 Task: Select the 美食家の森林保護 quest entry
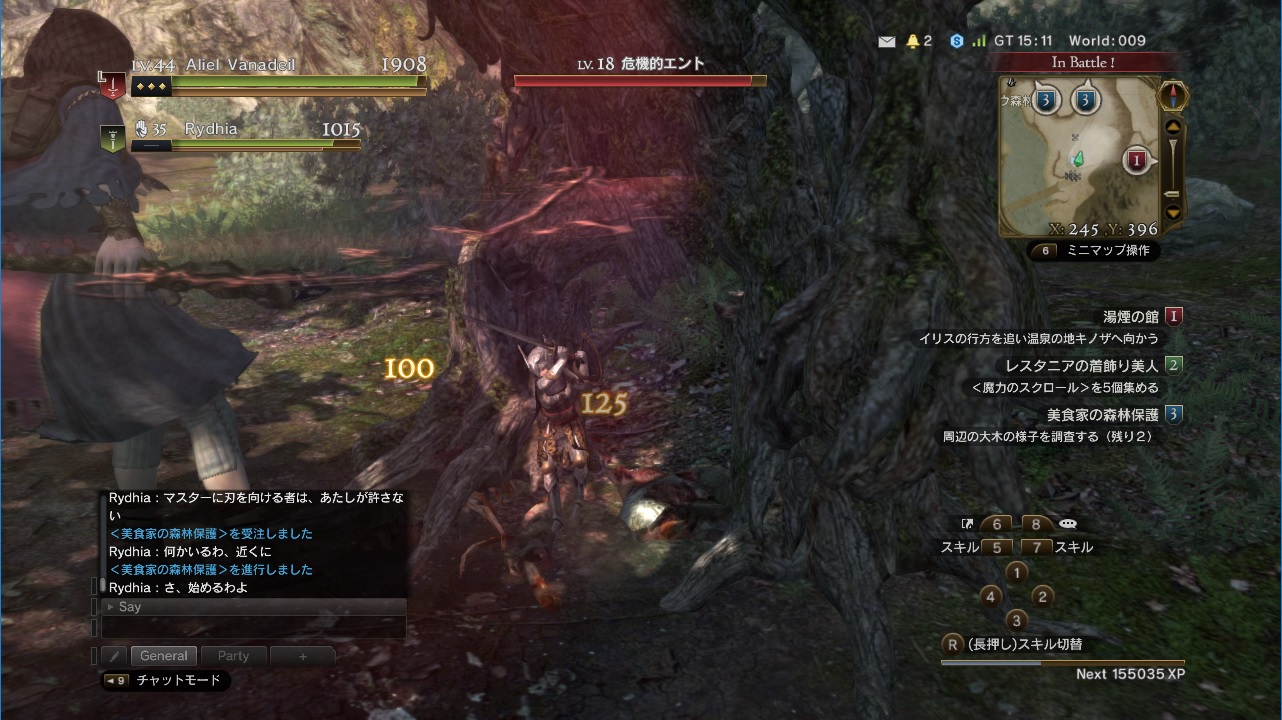point(1102,414)
